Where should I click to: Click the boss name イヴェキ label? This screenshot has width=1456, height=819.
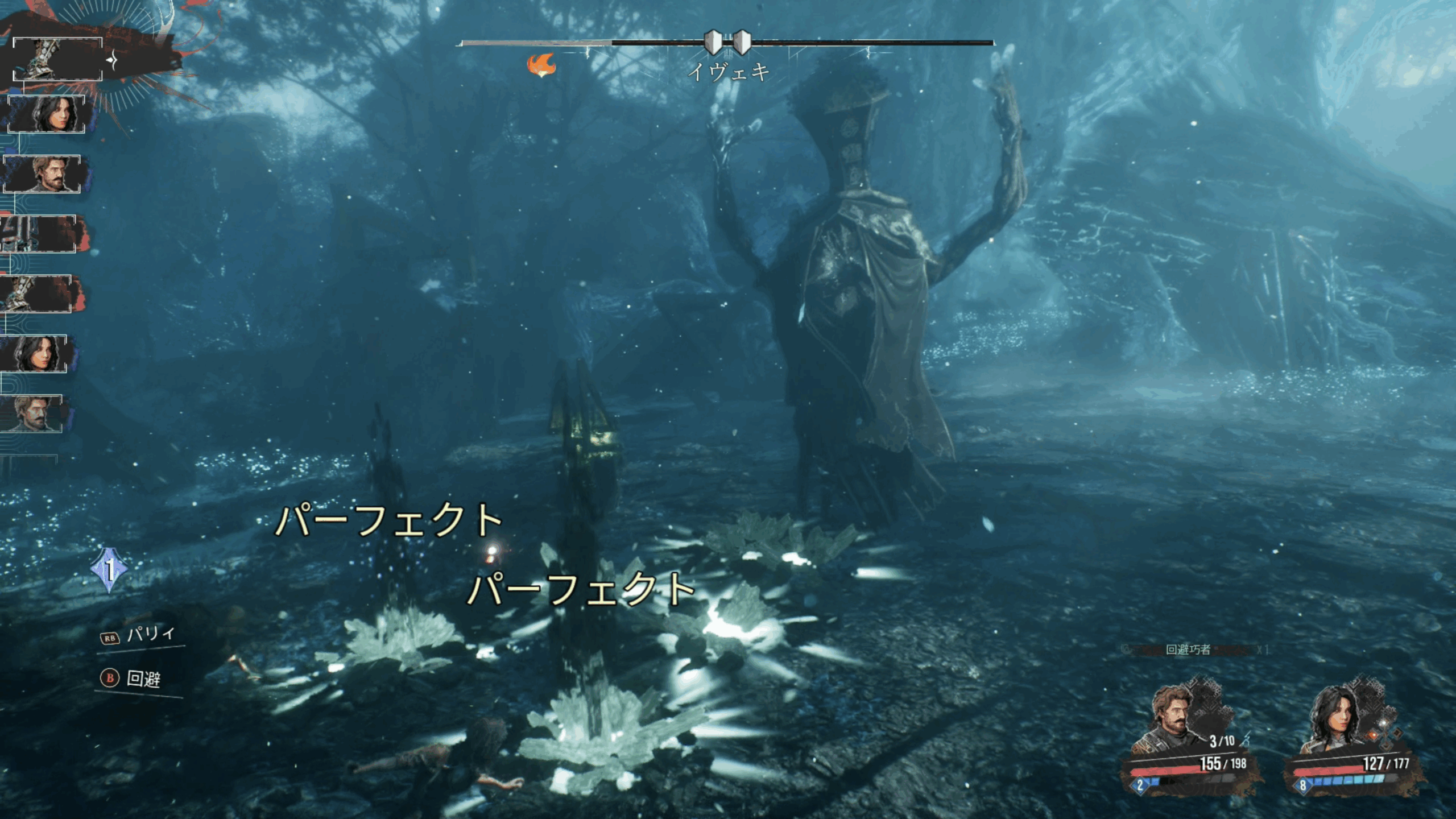pyautogui.click(x=729, y=72)
